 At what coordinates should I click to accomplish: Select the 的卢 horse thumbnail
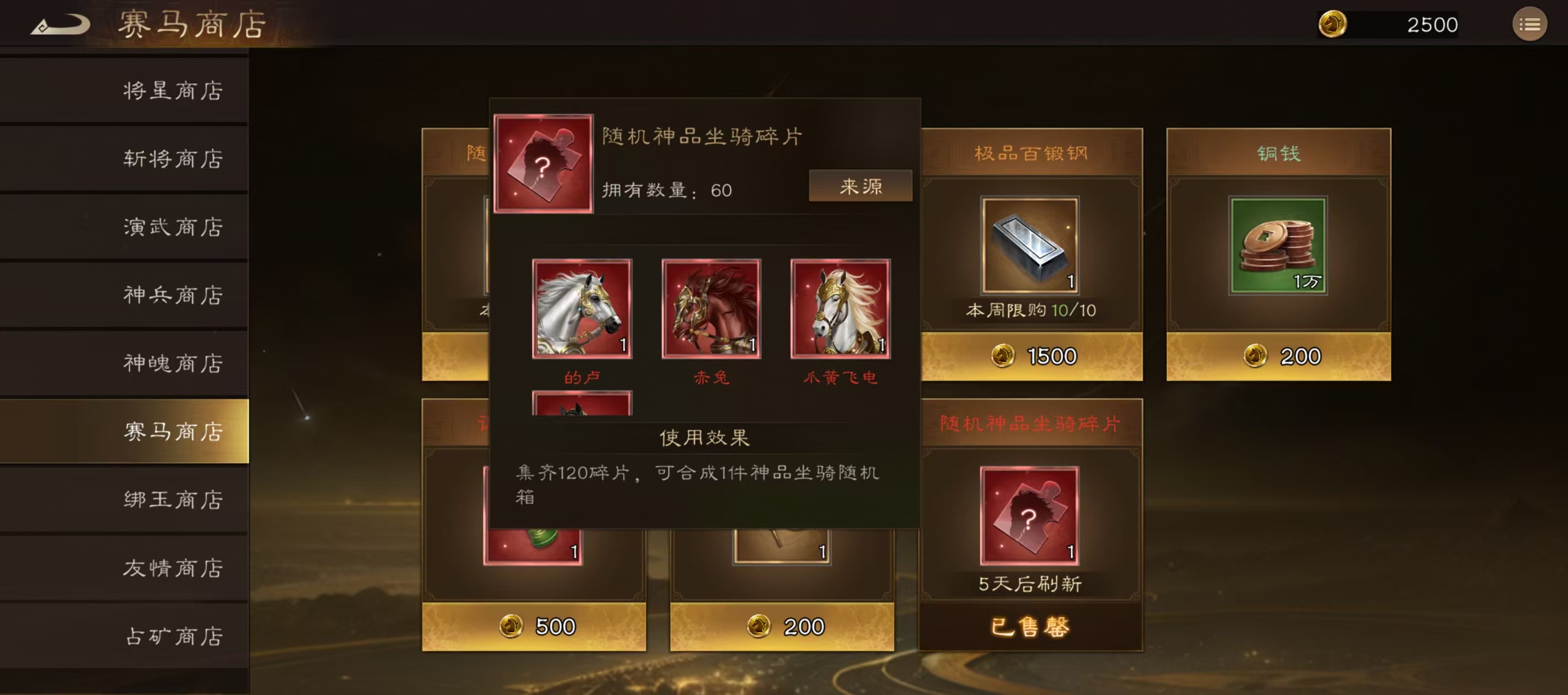pyautogui.click(x=581, y=309)
